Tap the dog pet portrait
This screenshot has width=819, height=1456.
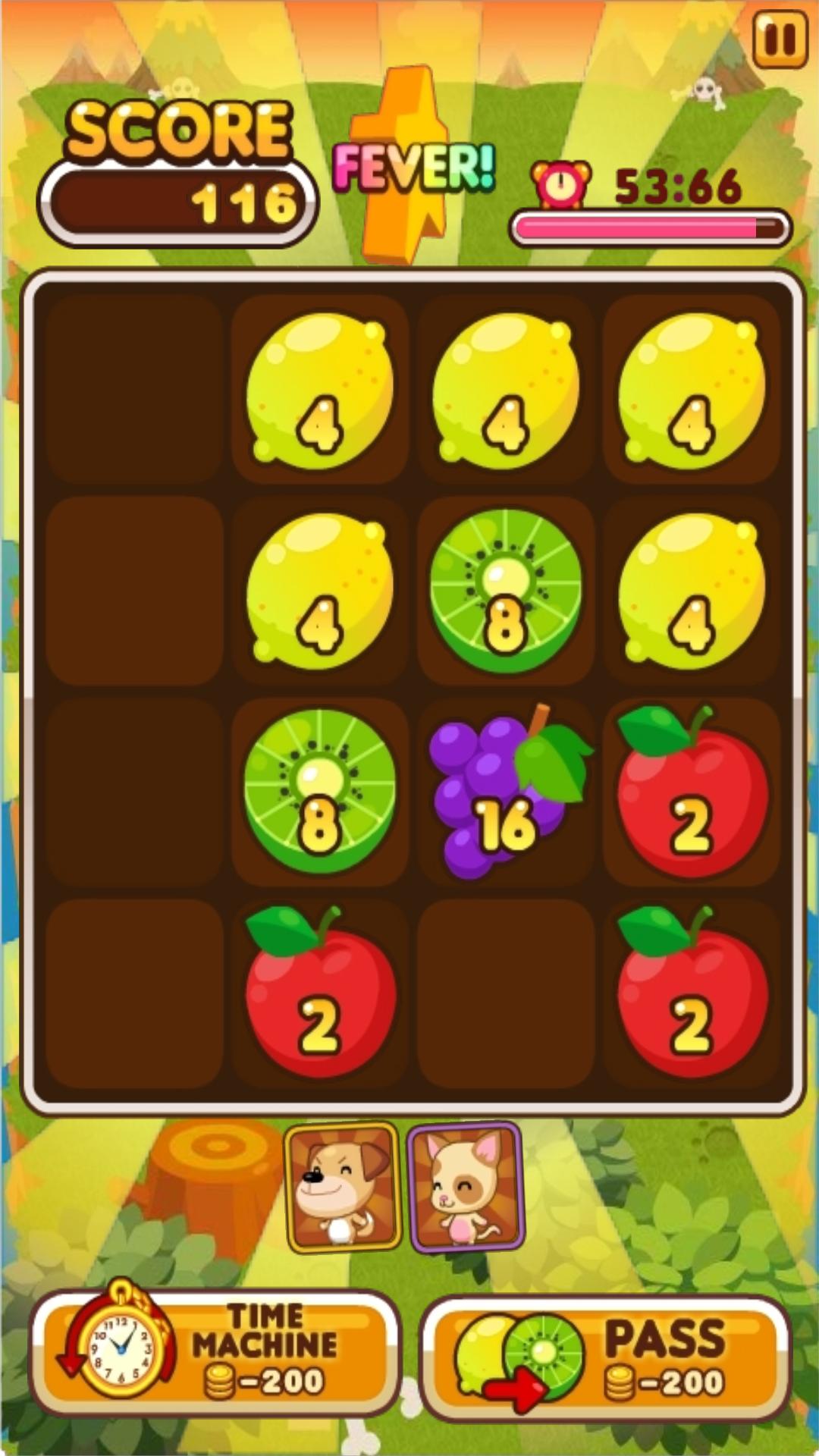pyautogui.click(x=342, y=1187)
